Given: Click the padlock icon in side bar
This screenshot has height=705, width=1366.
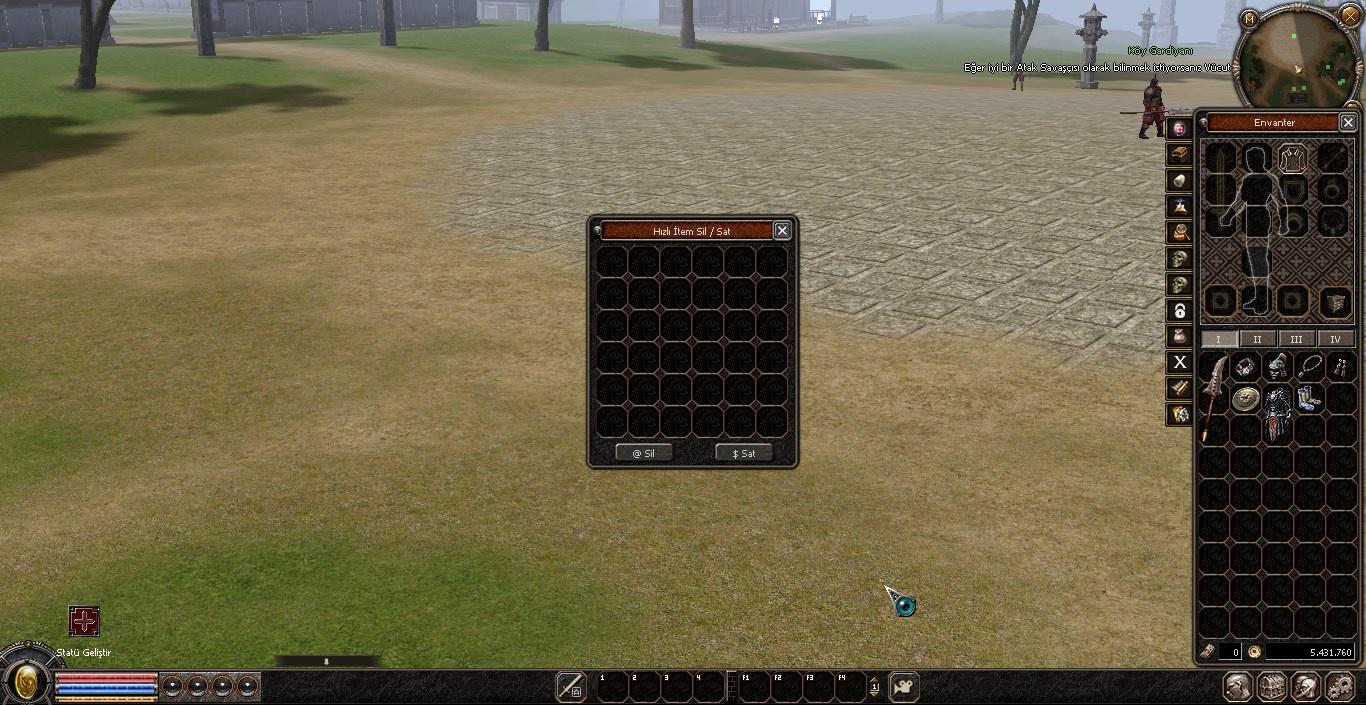Looking at the screenshot, I should pos(1180,310).
